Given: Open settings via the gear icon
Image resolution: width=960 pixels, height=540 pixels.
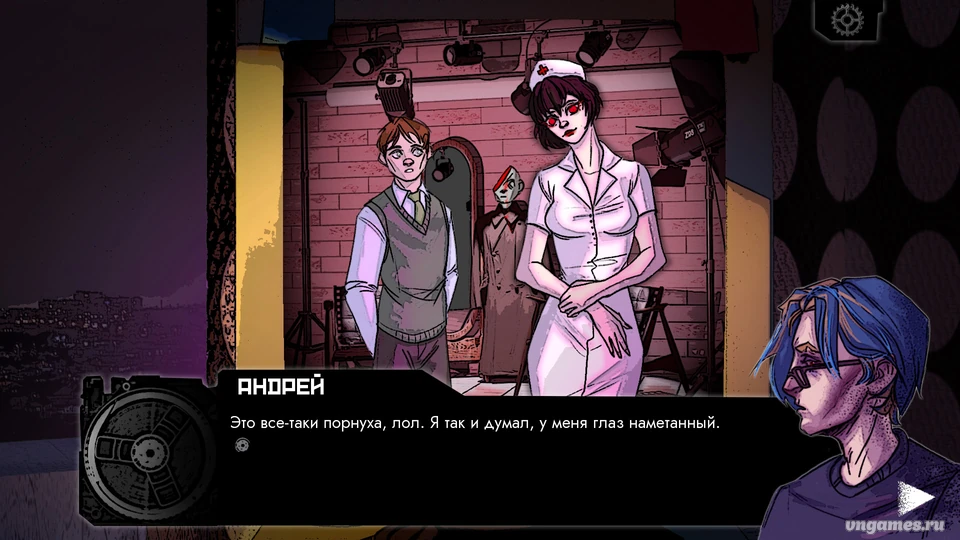Looking at the screenshot, I should tap(847, 19).
